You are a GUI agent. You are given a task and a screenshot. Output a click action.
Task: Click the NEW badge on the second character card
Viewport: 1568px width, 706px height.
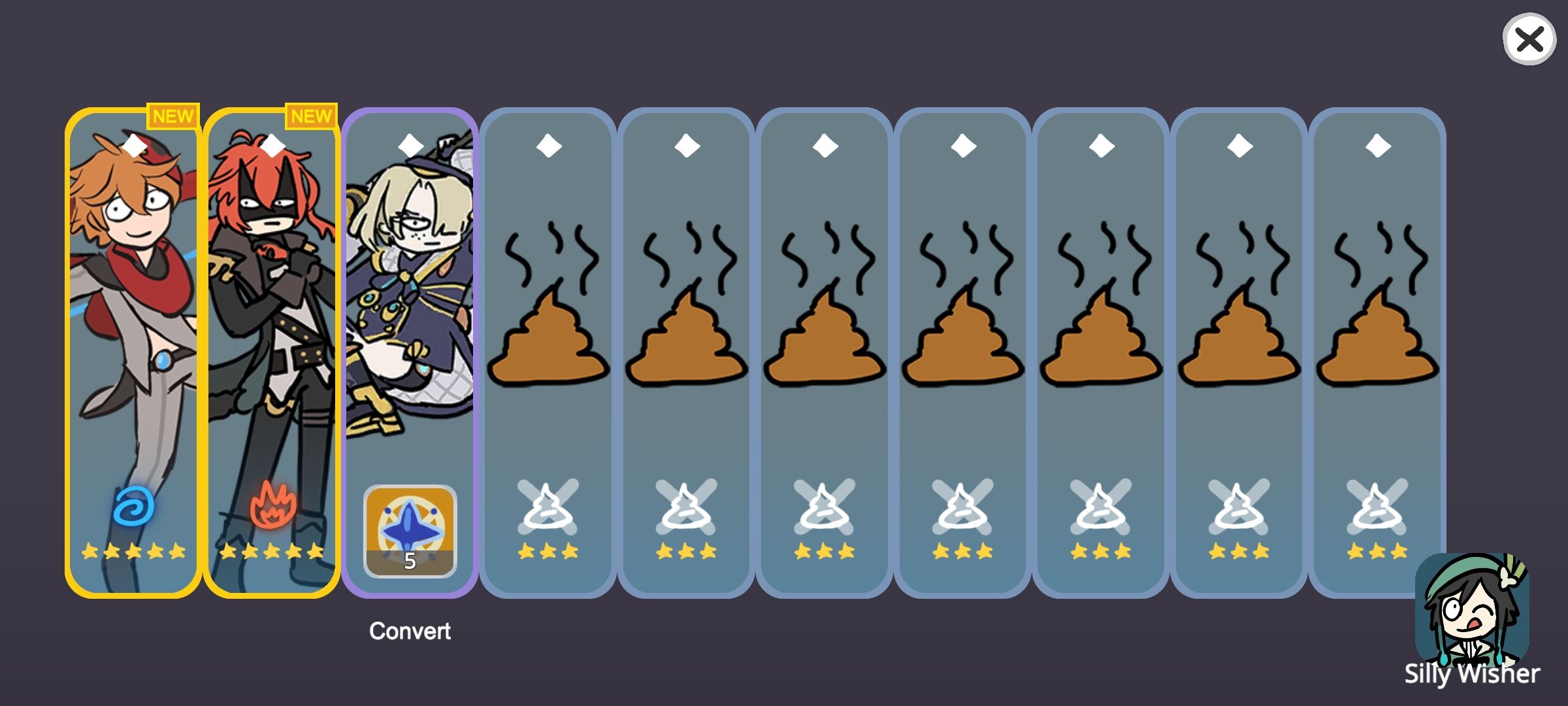(x=312, y=116)
